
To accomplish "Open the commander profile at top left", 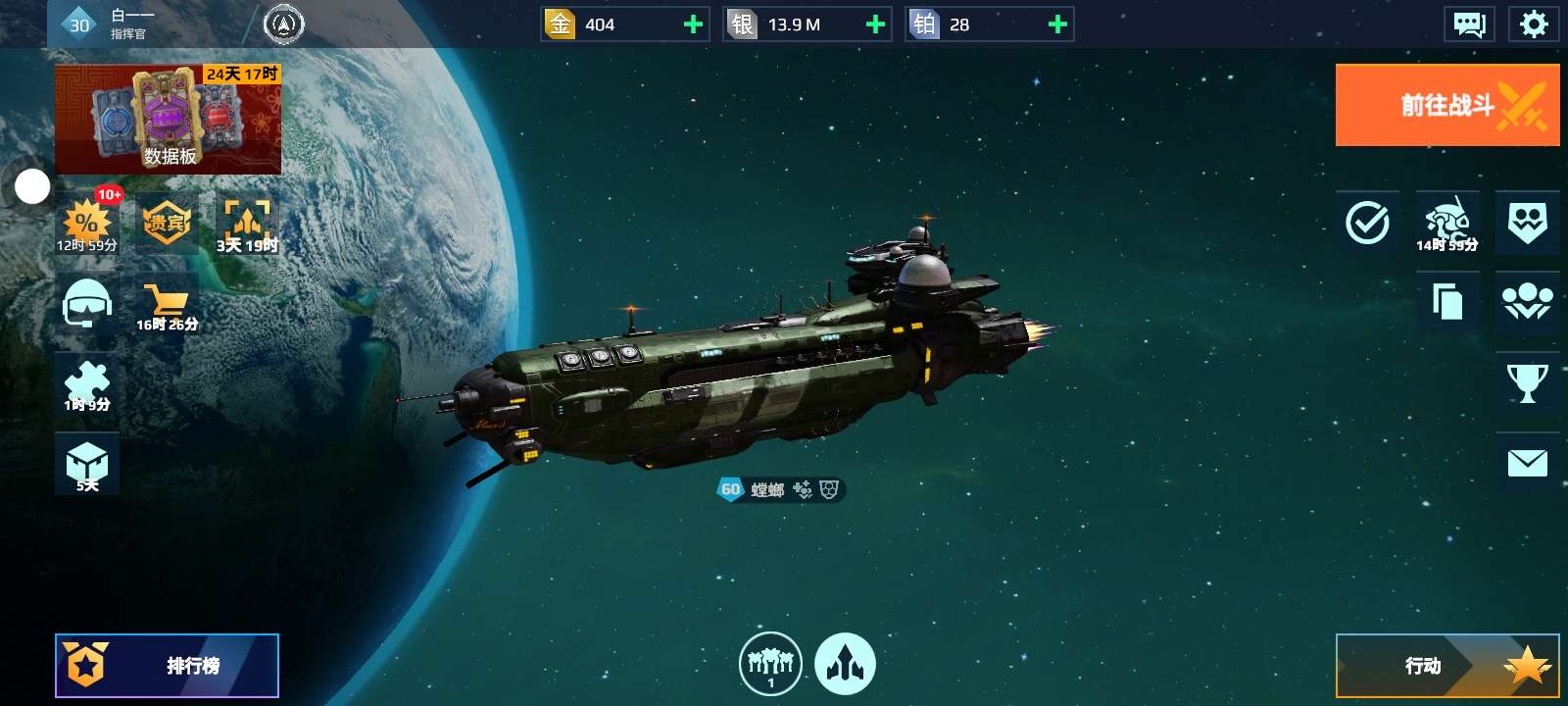I will (x=108, y=25).
